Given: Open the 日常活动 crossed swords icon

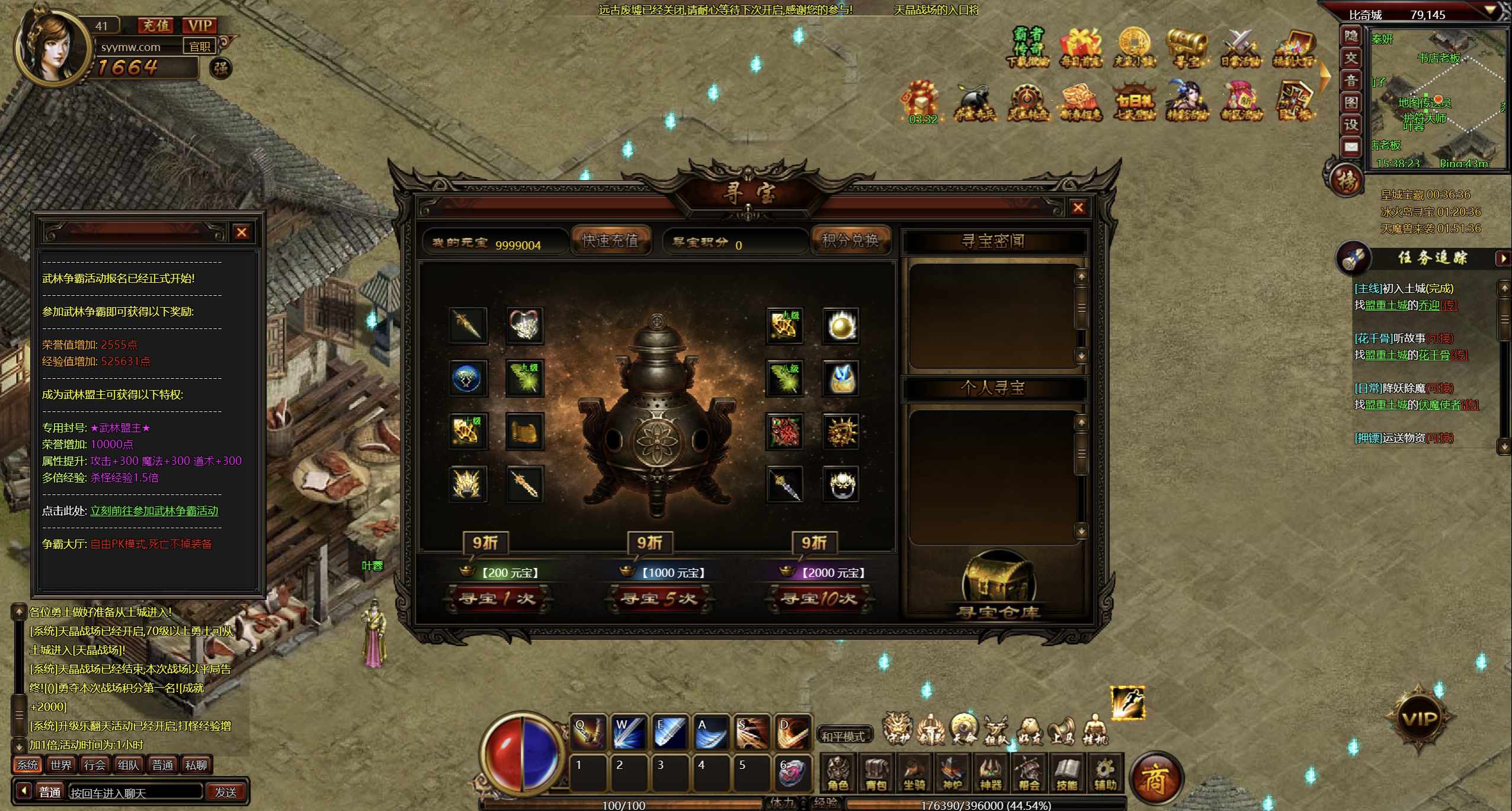Looking at the screenshot, I should pyautogui.click(x=1239, y=47).
